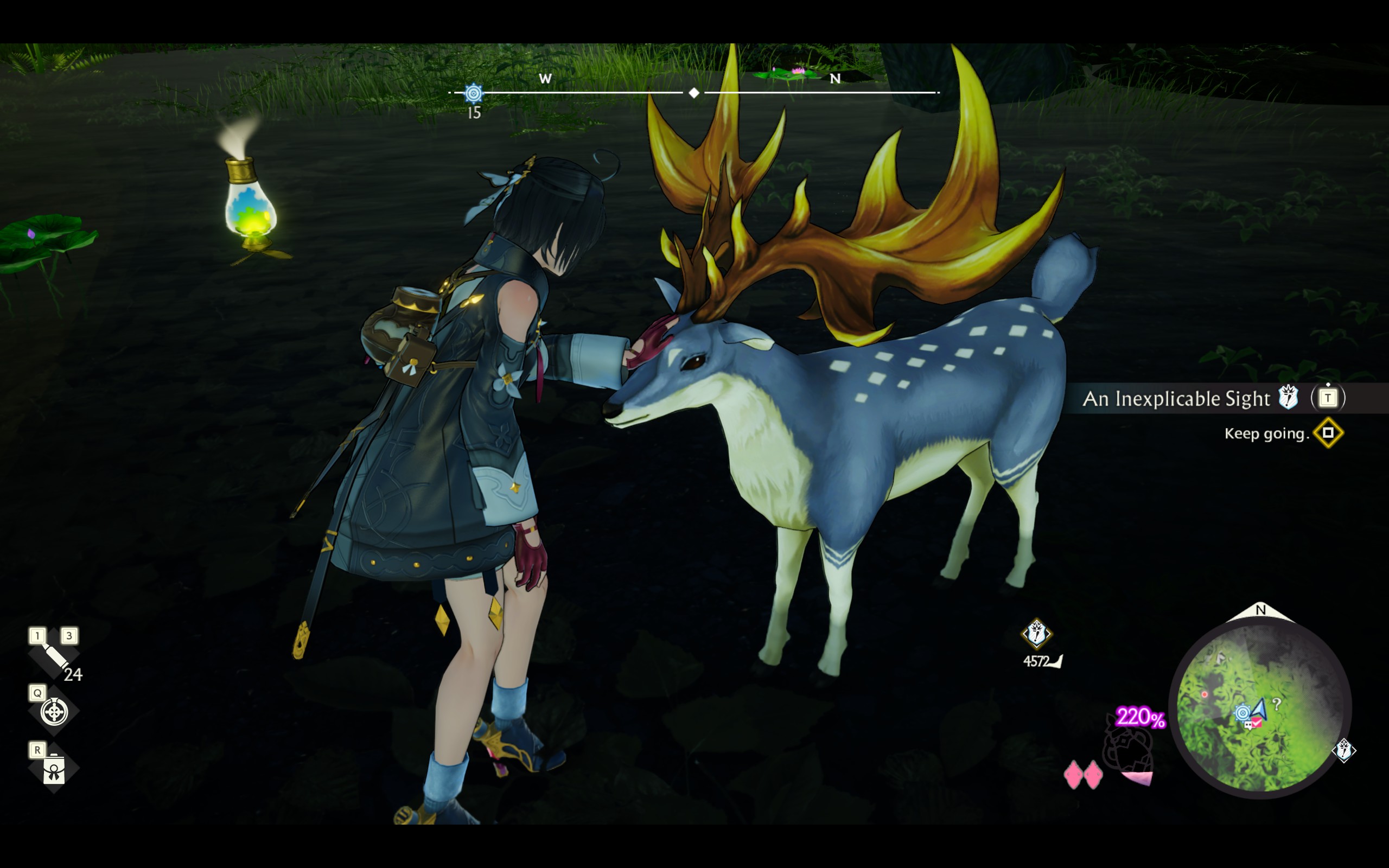The width and height of the screenshot is (1389, 868).
Task: Click the quest marker at minimap's edge
Action: click(1343, 750)
